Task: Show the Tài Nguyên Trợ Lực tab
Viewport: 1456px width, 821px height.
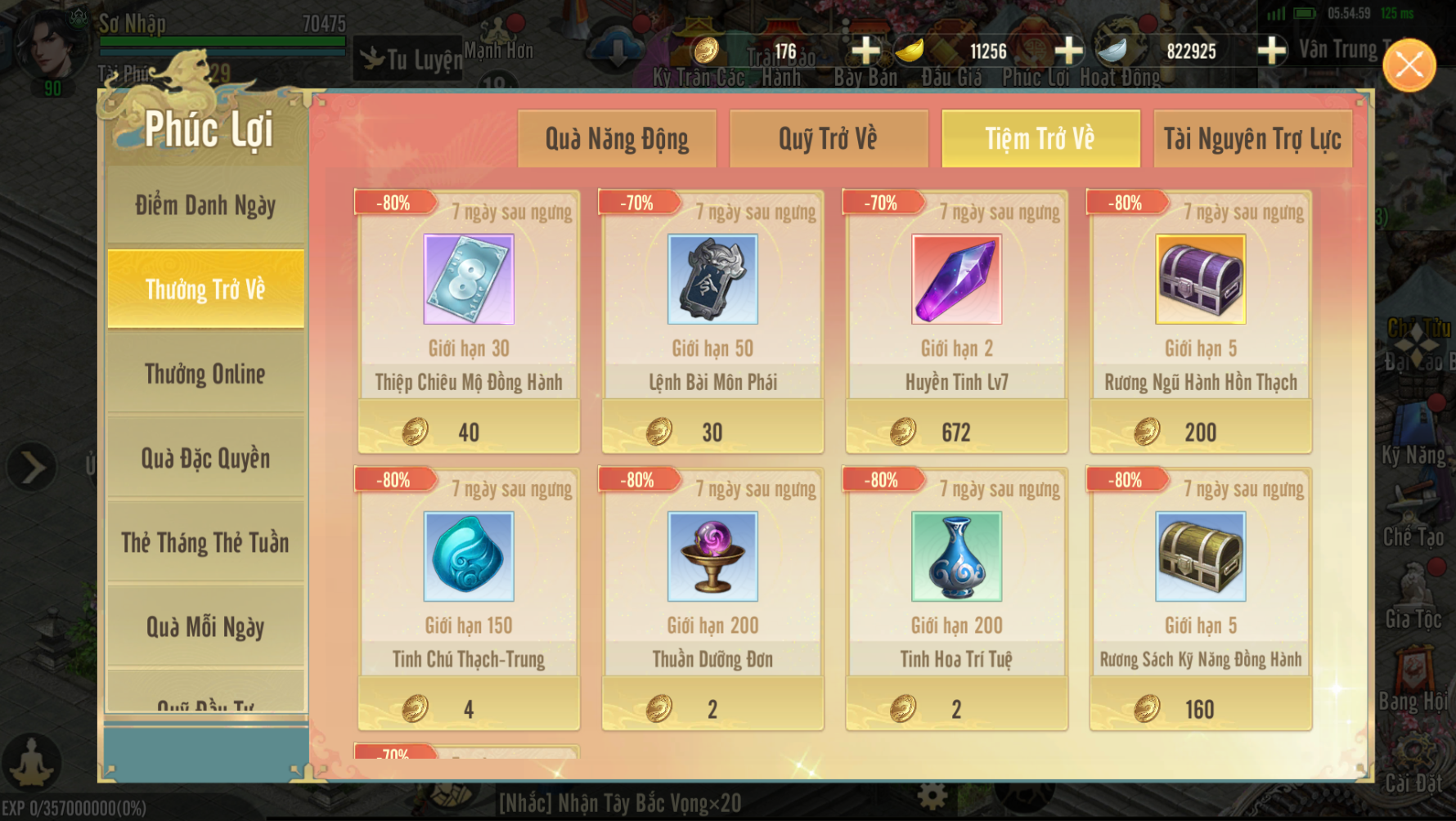Action: click(x=1252, y=139)
